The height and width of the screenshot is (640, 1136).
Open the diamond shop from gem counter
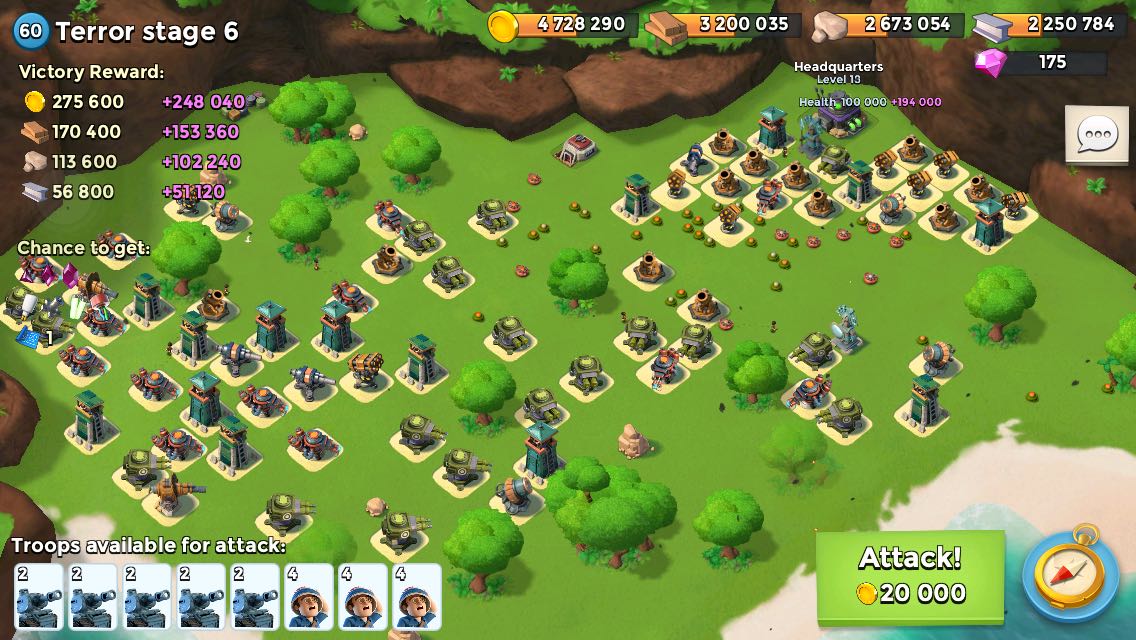pos(1040,62)
